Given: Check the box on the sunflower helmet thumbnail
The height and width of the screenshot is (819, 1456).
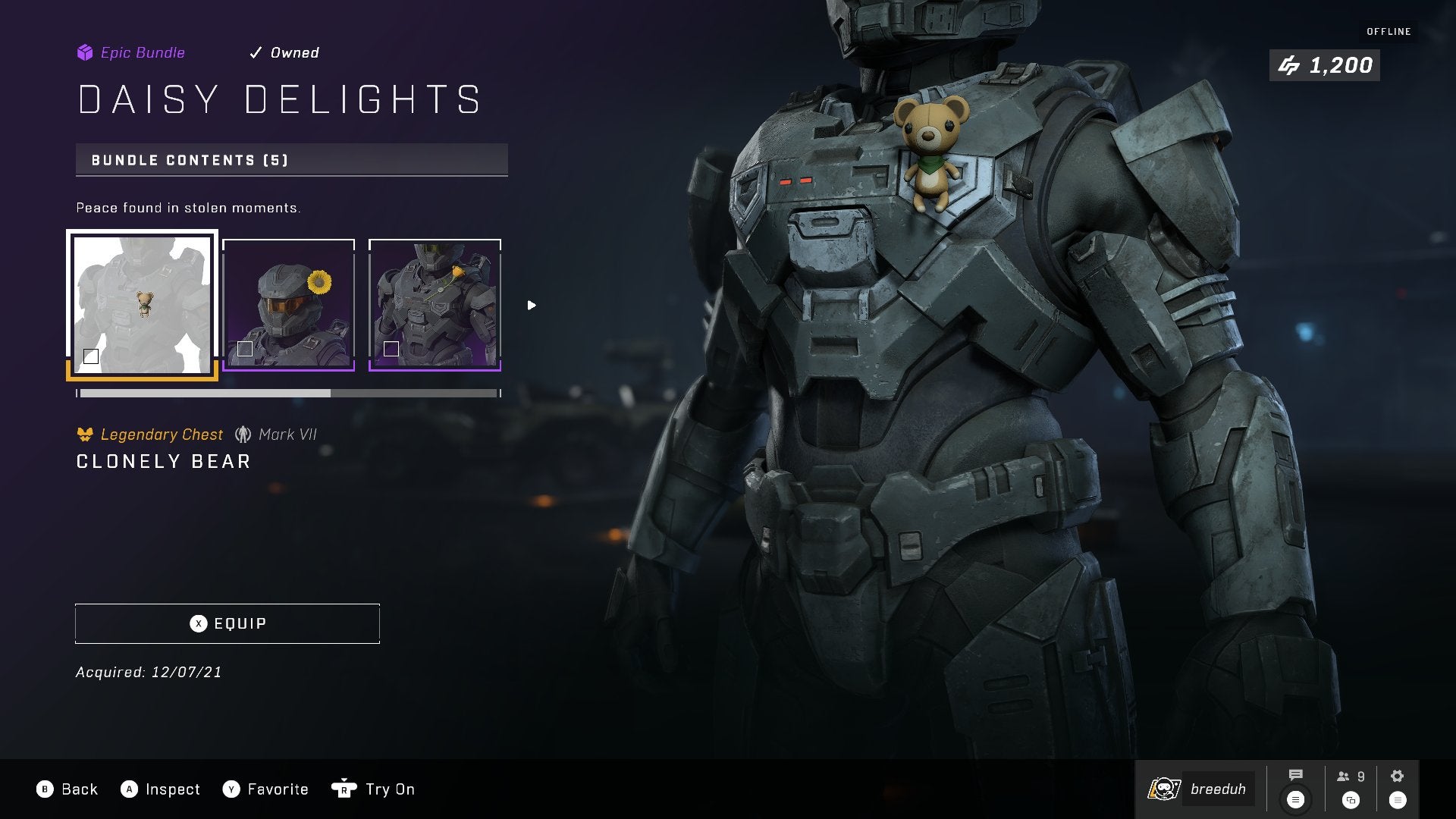Looking at the screenshot, I should click(x=245, y=350).
